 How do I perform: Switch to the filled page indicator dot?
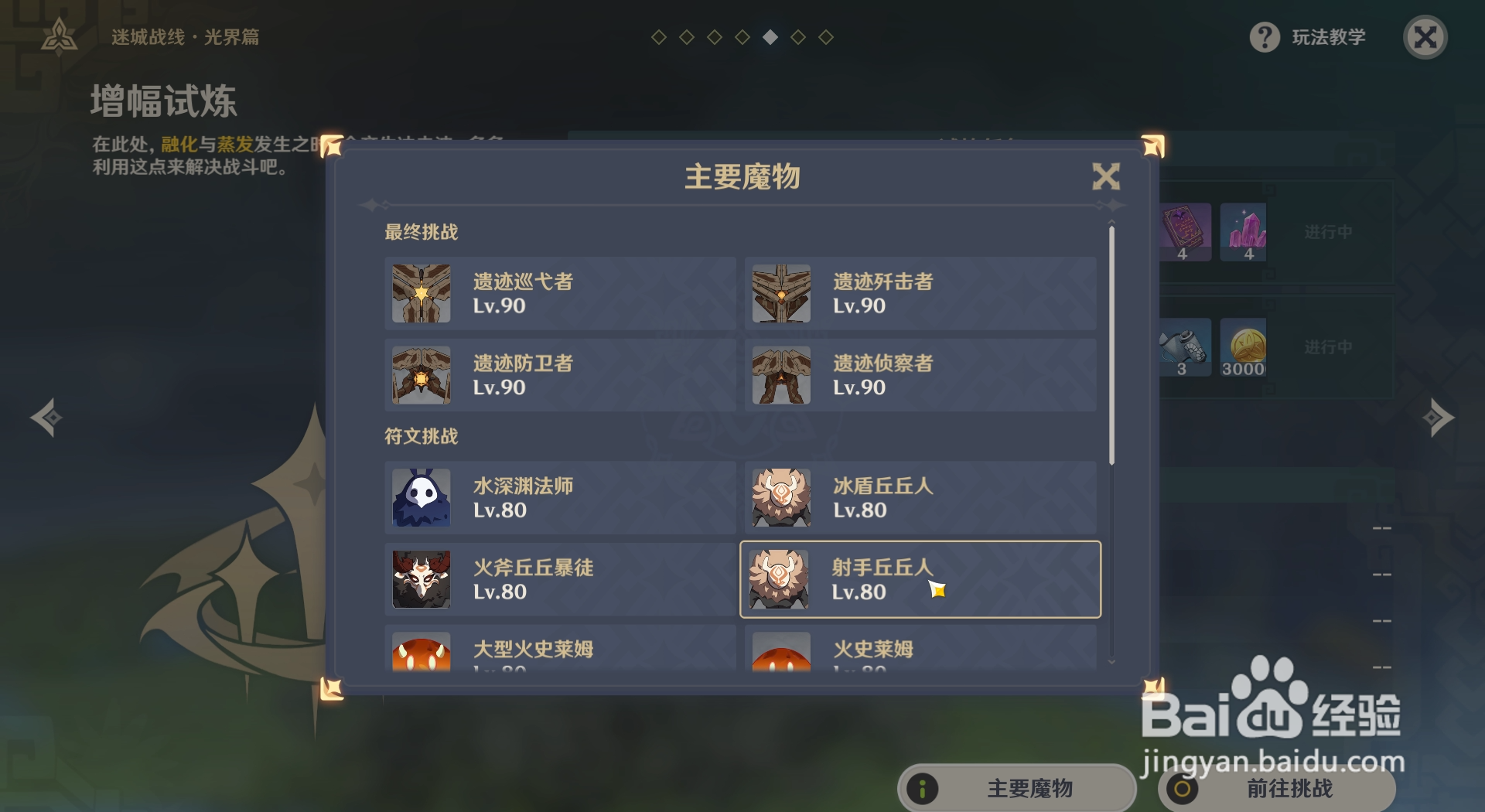(x=769, y=36)
